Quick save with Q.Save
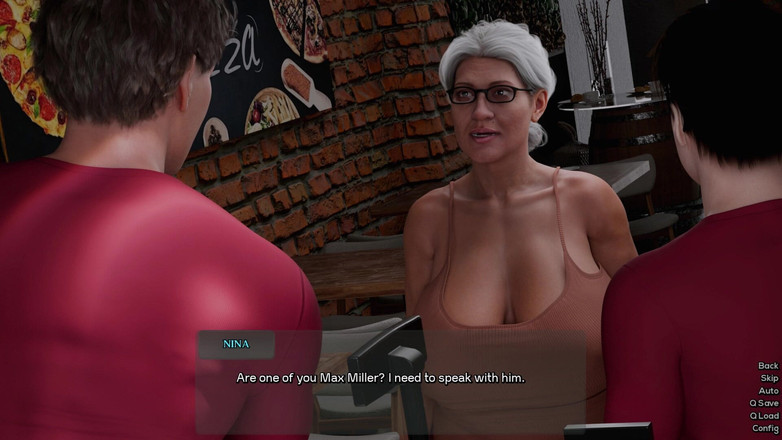782x440 pixels. 764,403
